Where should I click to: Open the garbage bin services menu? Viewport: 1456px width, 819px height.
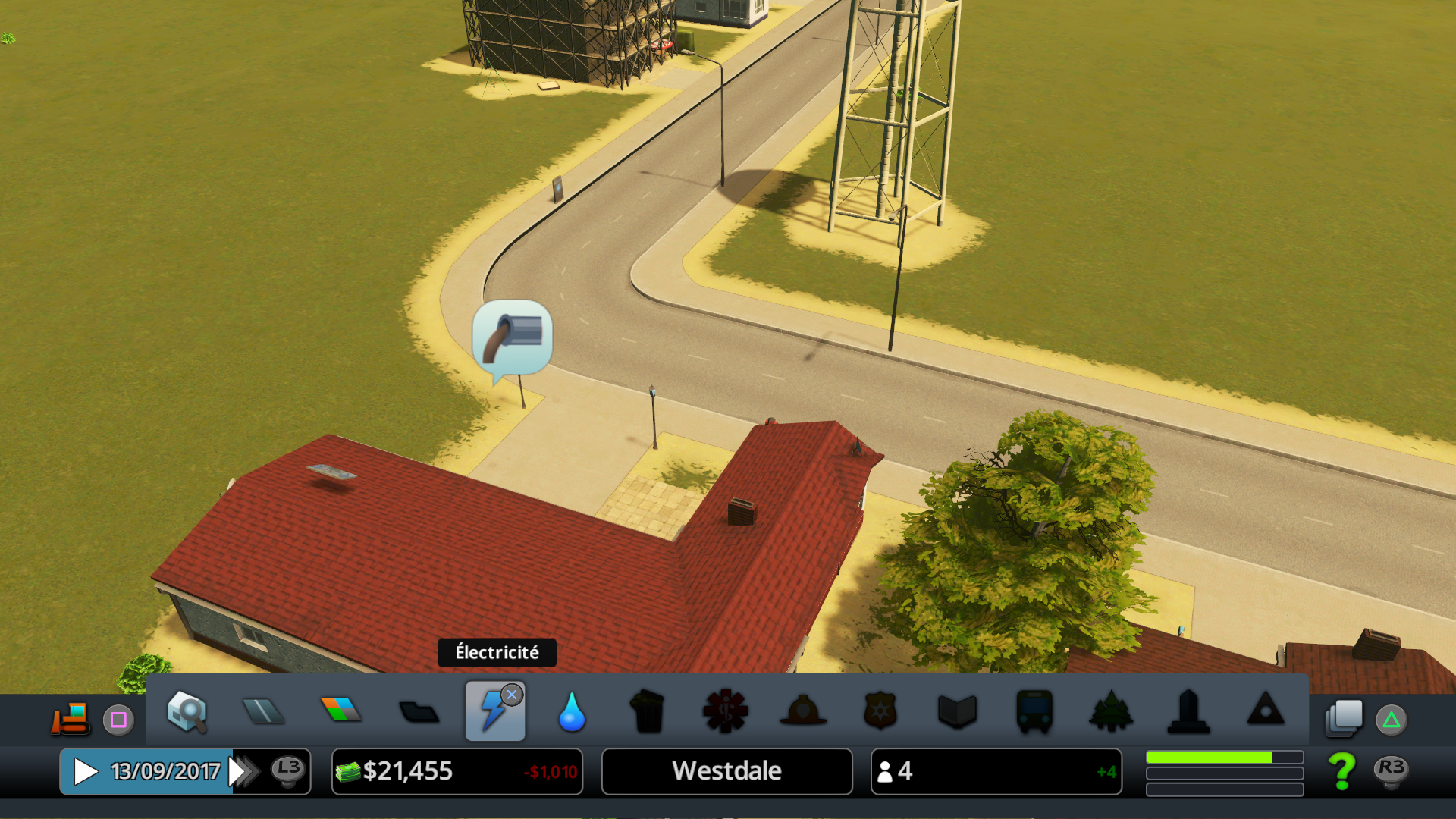pos(648,711)
